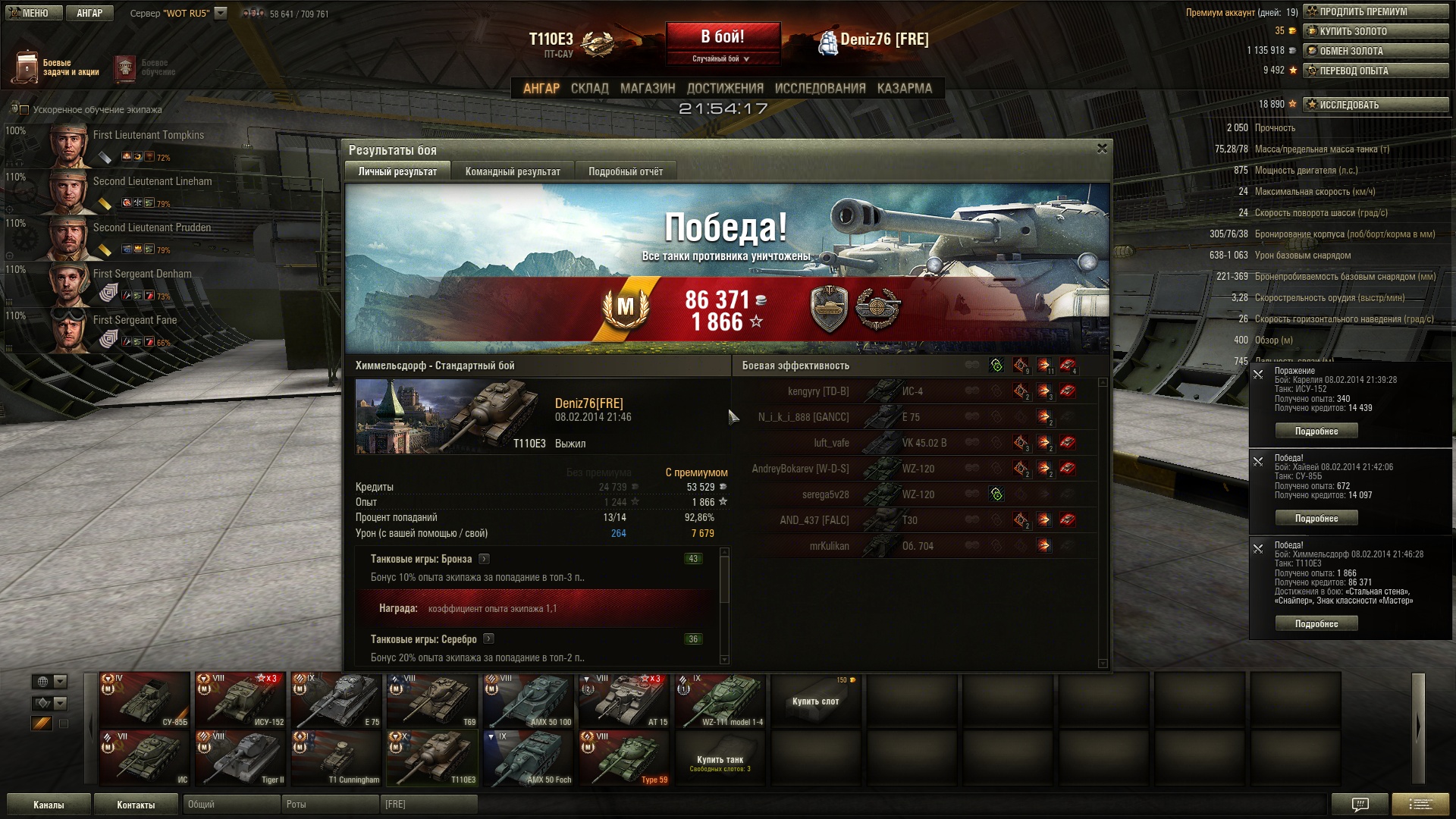Screen dimensions: 1456x819
Task: Go to the МАГАЗИН store
Action: click(x=648, y=88)
